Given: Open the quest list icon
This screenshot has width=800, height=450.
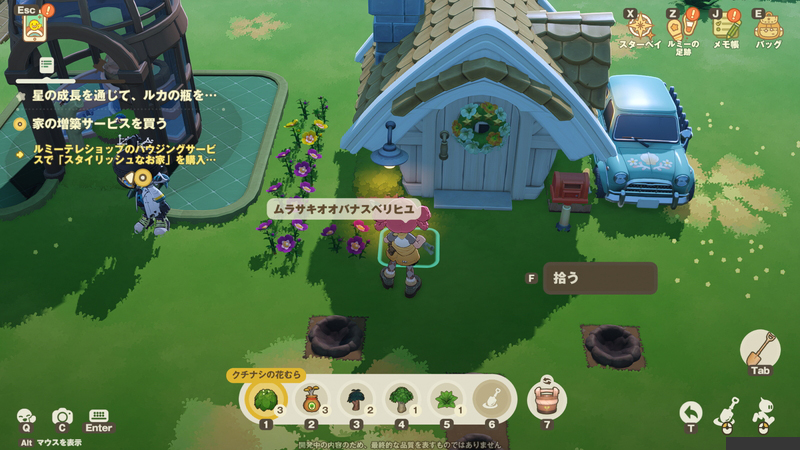Looking at the screenshot, I should coord(47,65).
